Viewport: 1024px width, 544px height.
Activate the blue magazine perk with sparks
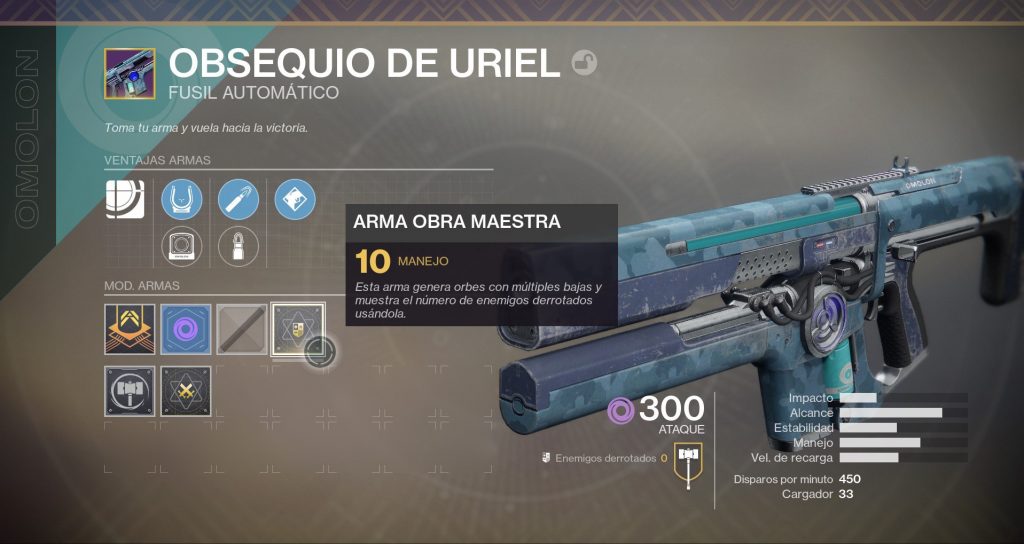pos(238,200)
